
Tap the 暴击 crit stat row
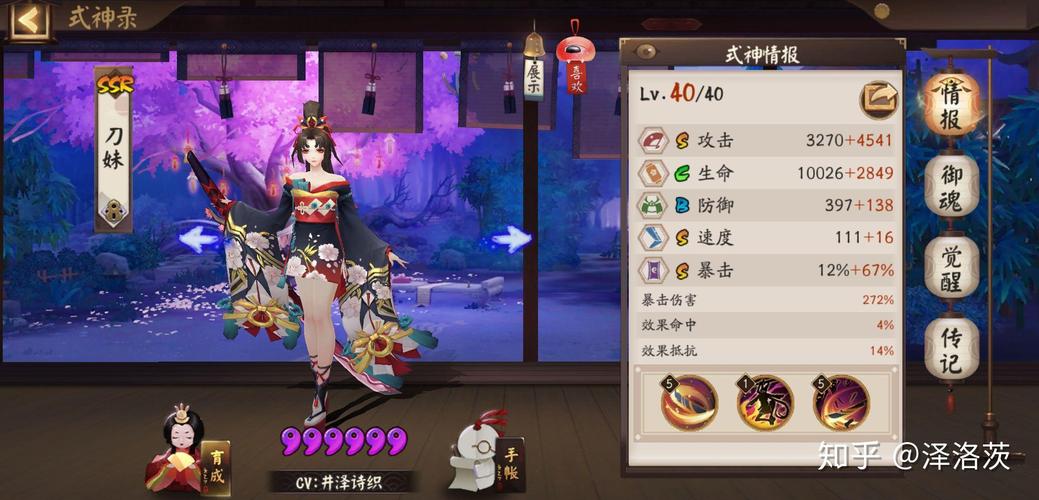[767, 269]
